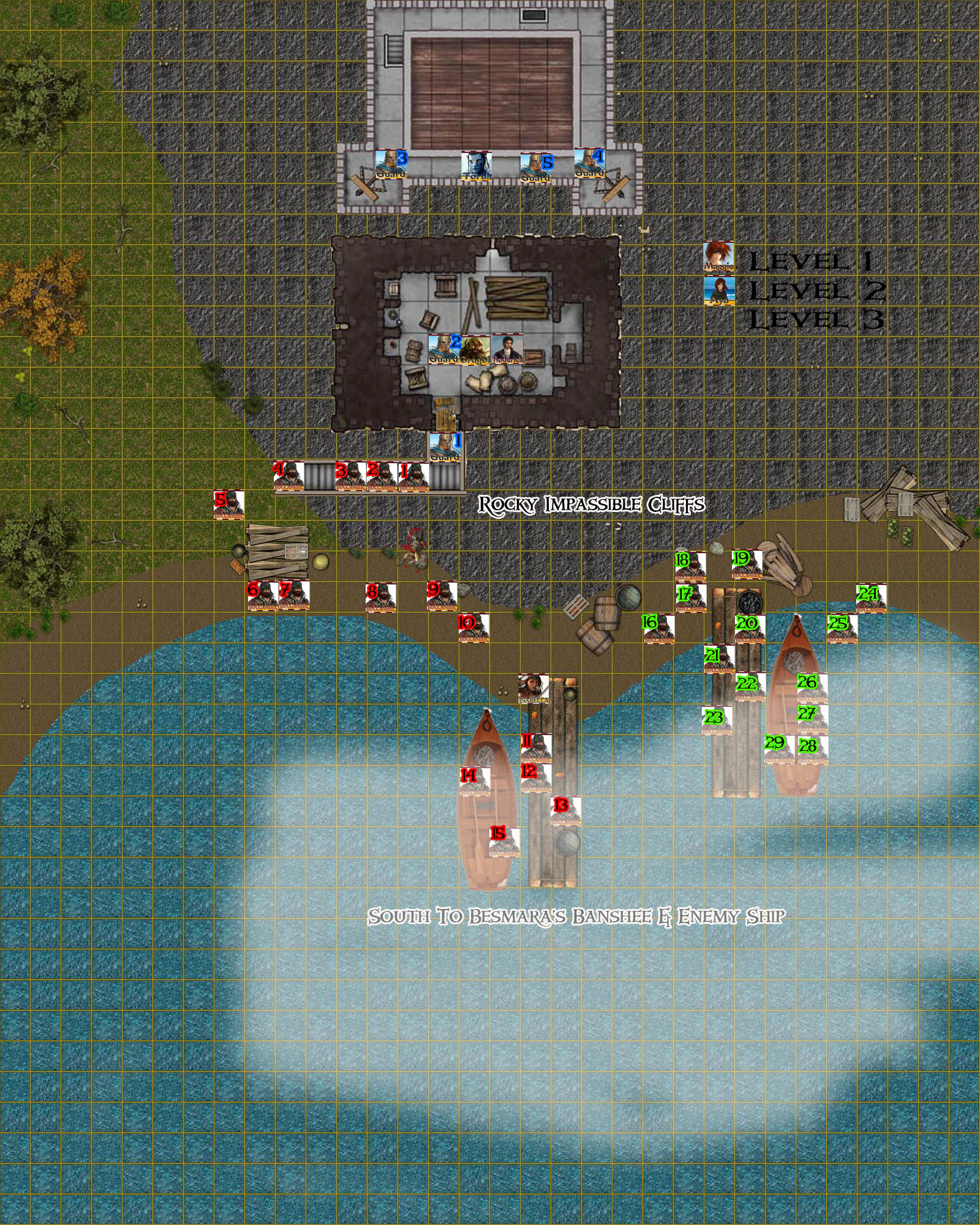
Task: Click the Guard token numbered blue 3
Action: coord(390,165)
